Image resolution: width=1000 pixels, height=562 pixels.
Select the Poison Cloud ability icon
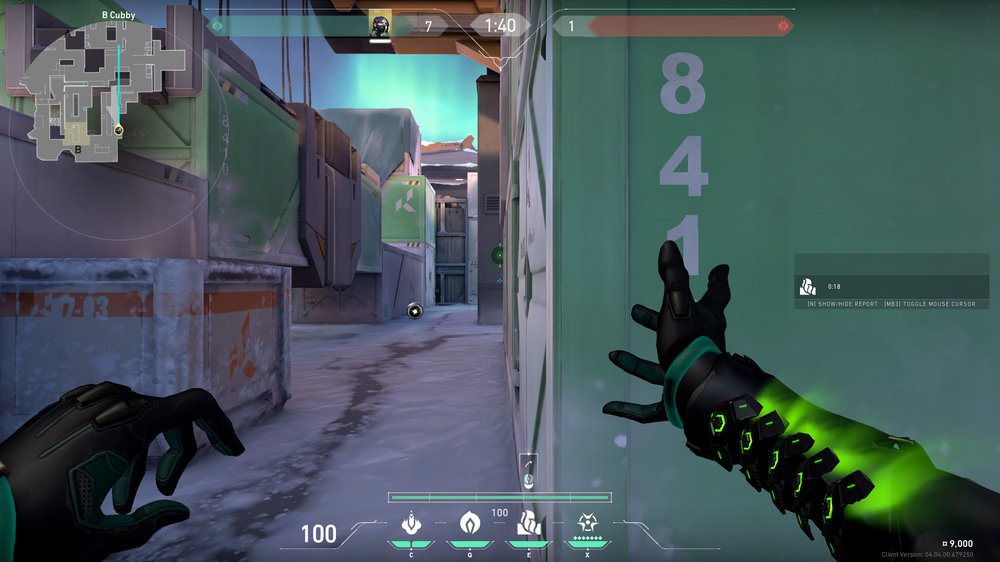click(469, 523)
